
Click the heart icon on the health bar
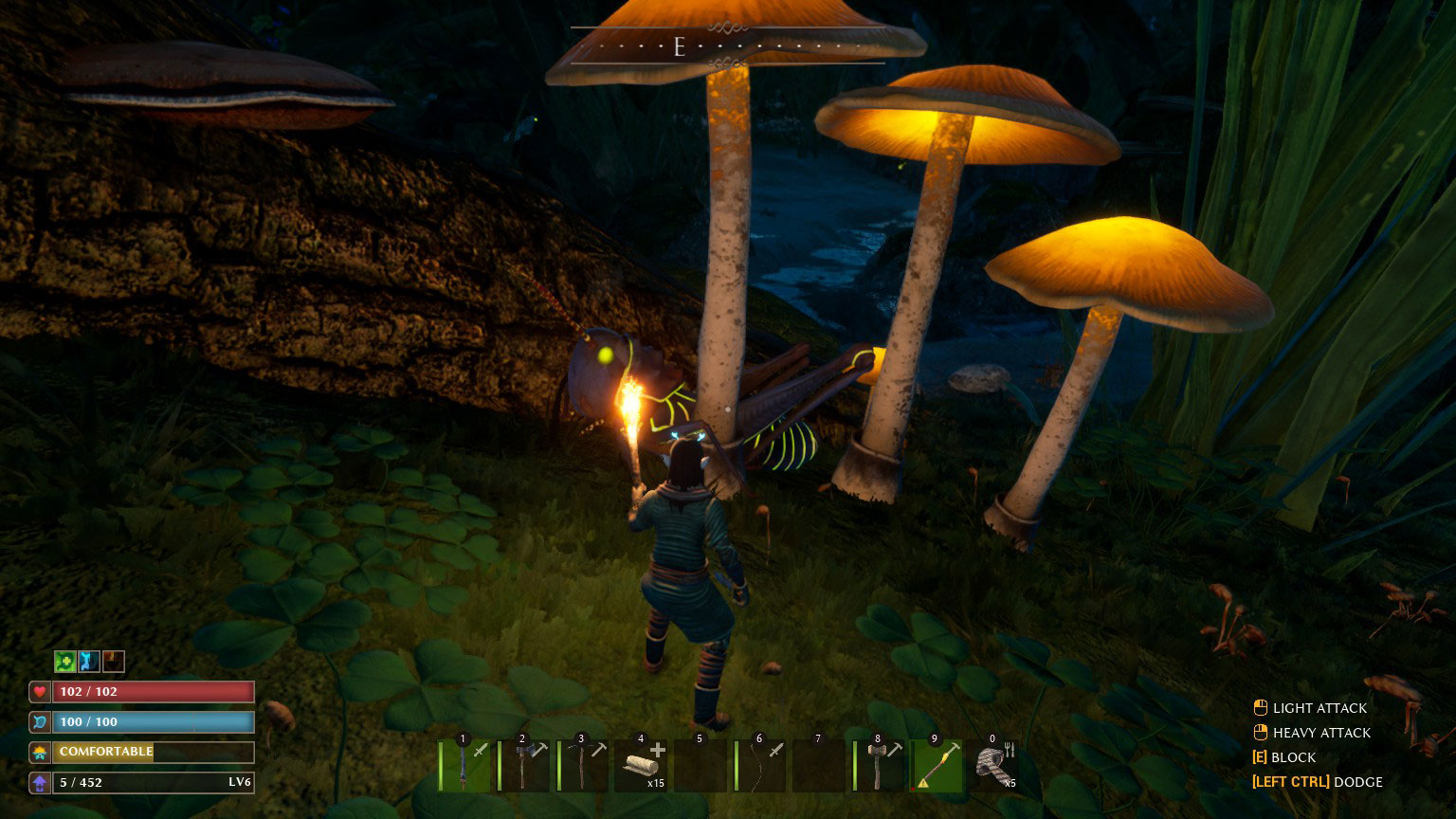(x=38, y=691)
